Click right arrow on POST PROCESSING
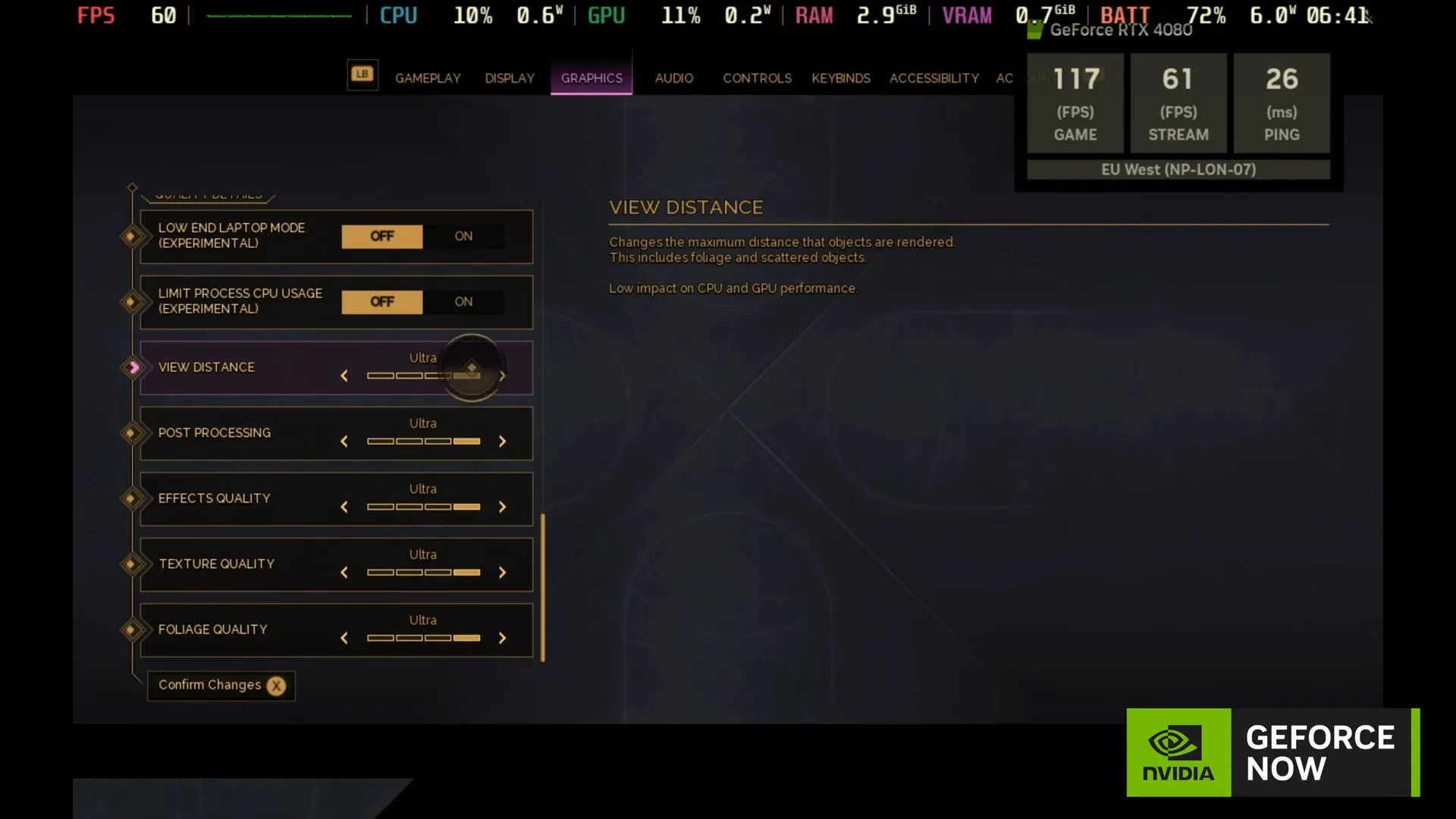The width and height of the screenshot is (1456, 819). pos(502,441)
